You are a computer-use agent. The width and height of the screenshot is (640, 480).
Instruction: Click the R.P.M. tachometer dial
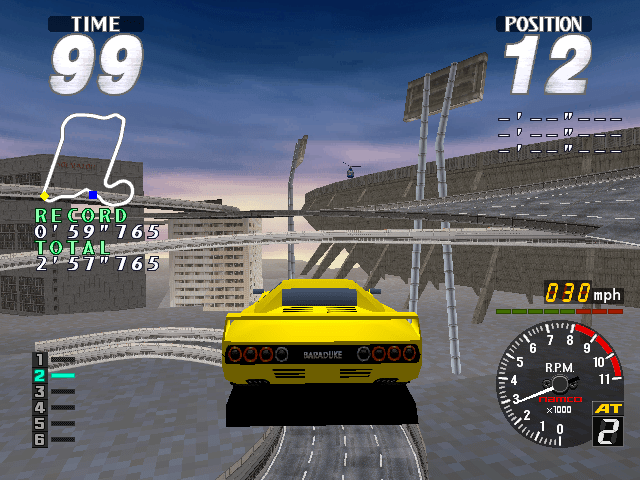point(558,384)
